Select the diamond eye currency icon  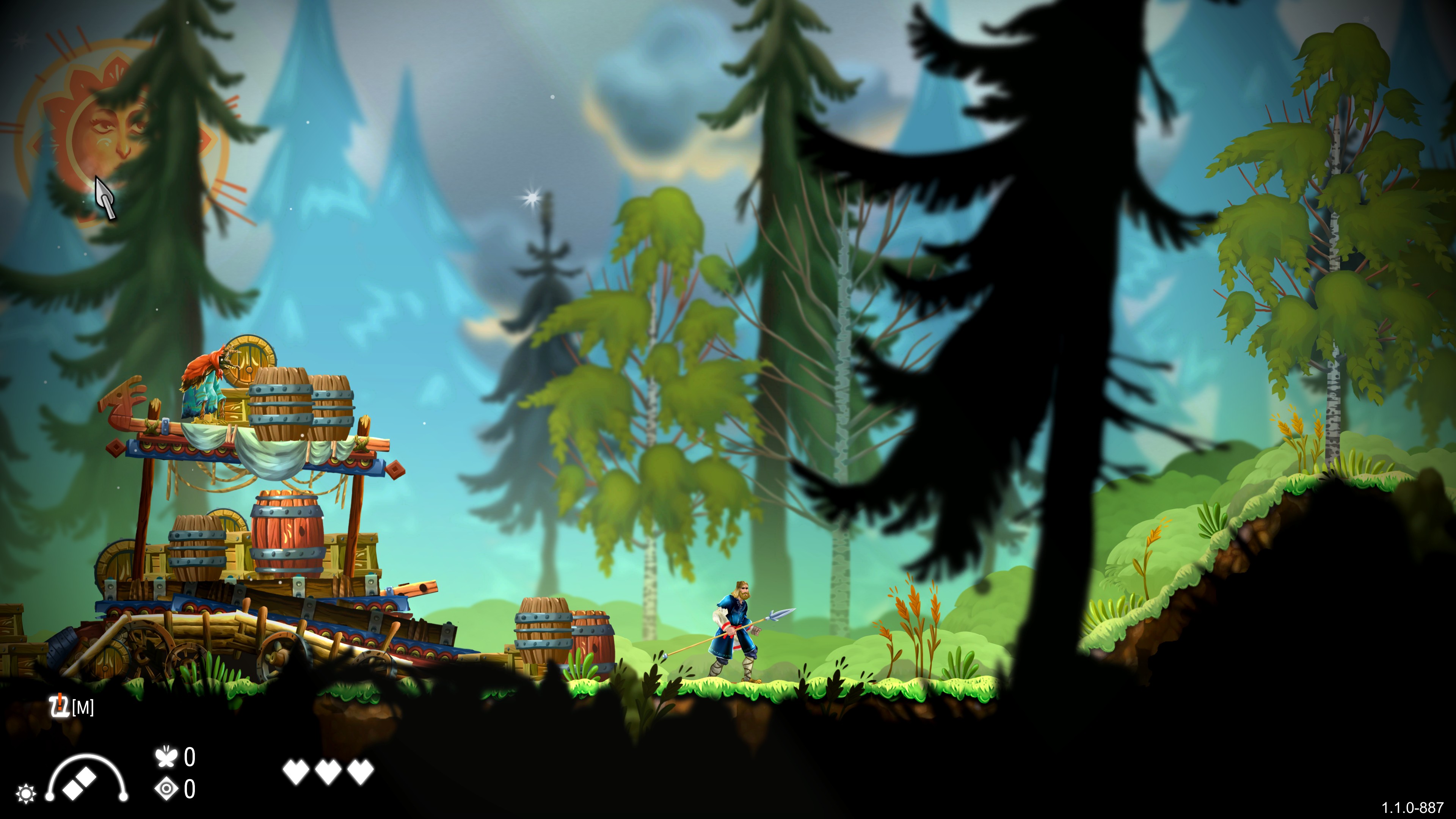point(167,789)
